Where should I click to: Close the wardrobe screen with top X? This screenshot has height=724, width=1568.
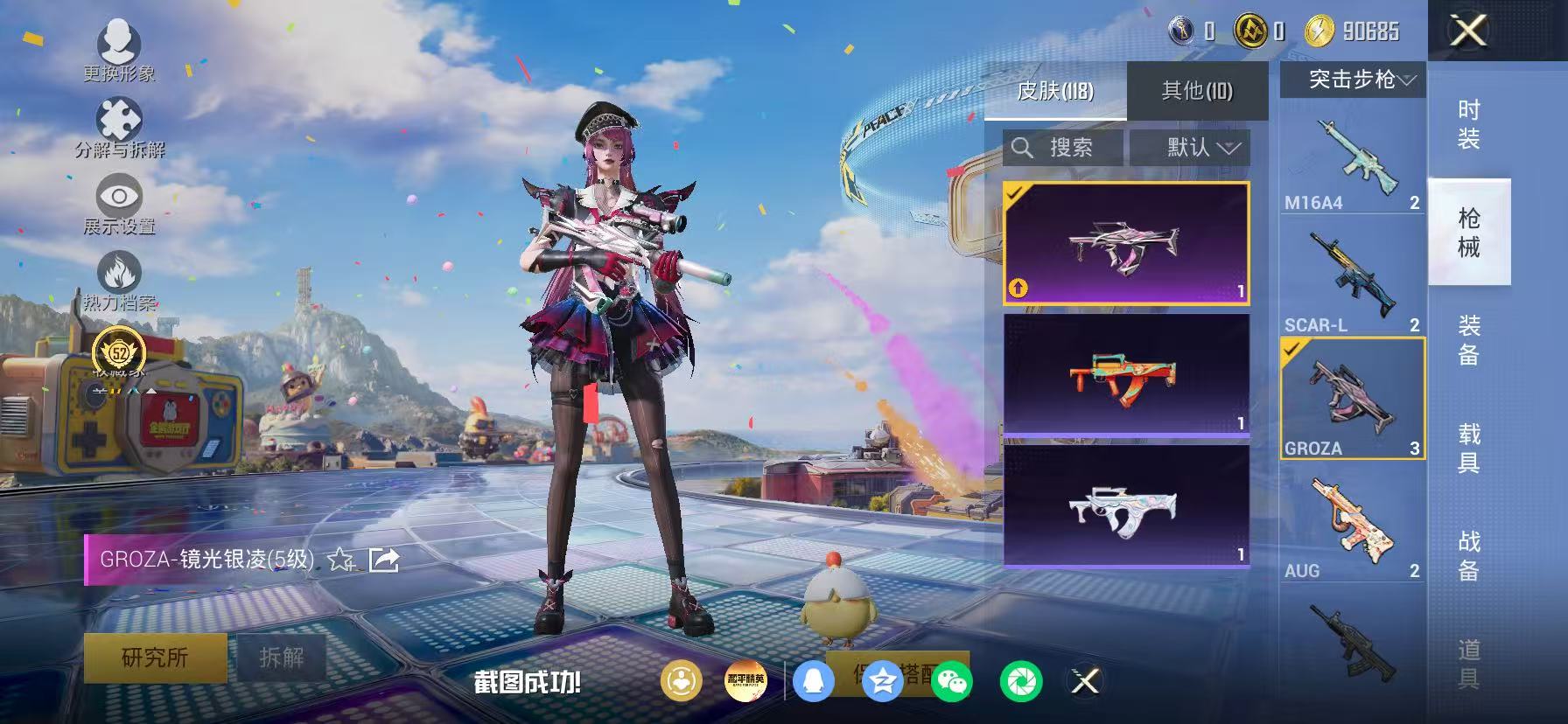tap(1468, 31)
